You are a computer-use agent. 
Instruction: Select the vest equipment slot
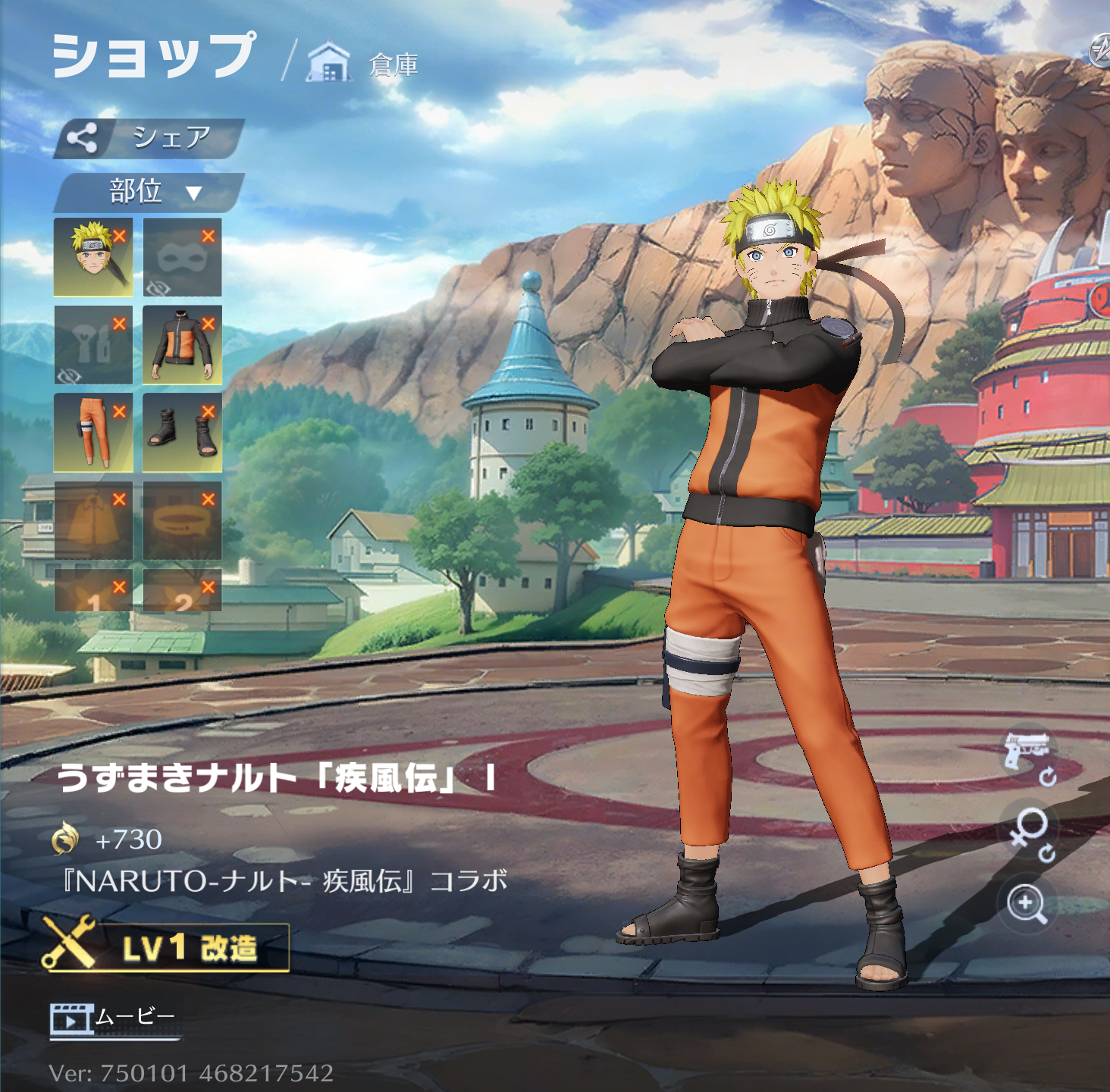click(x=93, y=345)
